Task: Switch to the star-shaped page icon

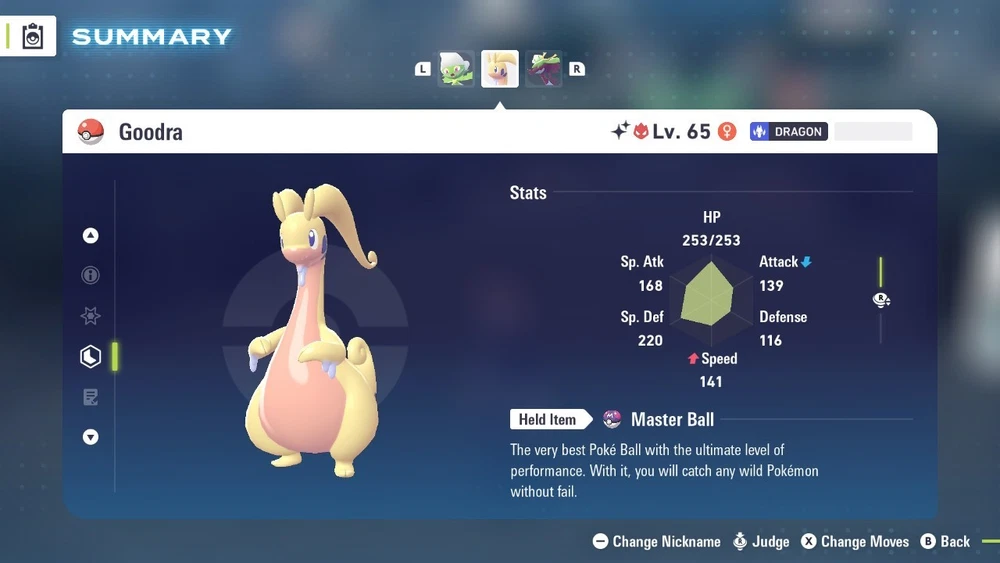Action: pos(91,316)
